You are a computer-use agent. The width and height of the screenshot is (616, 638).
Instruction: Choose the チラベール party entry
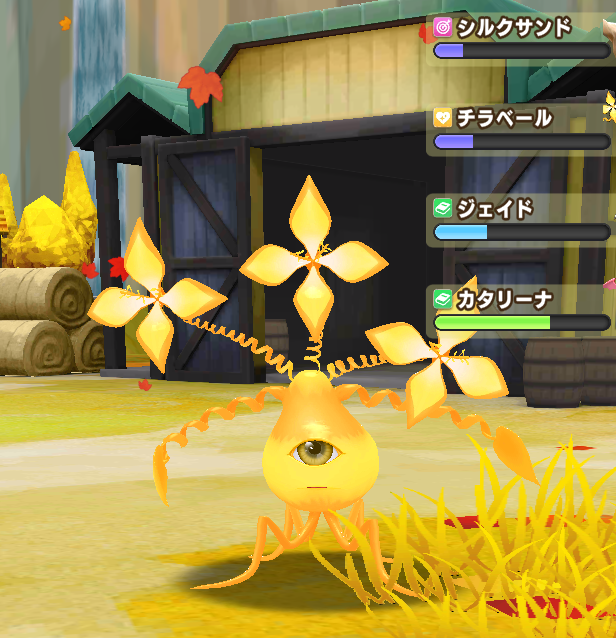(520, 129)
